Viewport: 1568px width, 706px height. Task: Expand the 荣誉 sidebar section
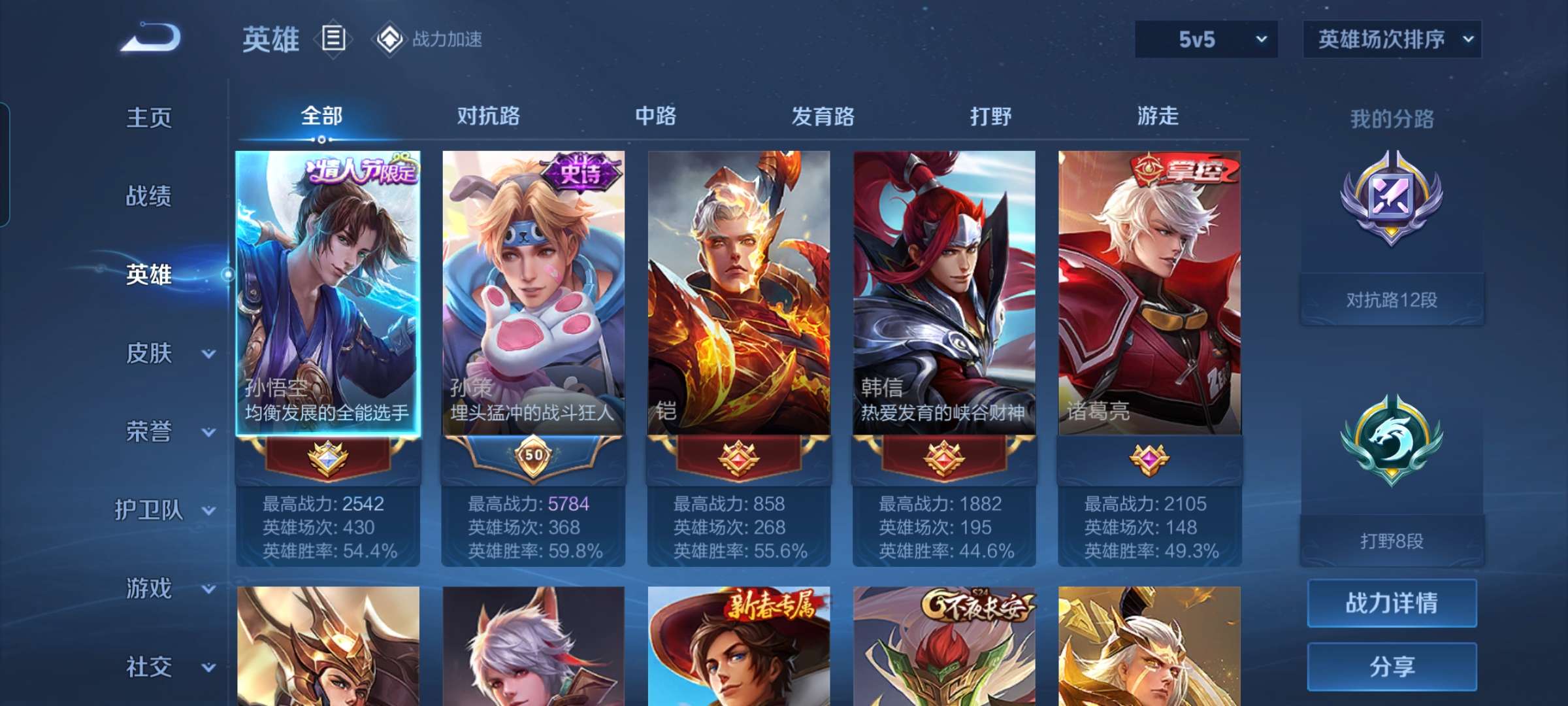tap(149, 431)
